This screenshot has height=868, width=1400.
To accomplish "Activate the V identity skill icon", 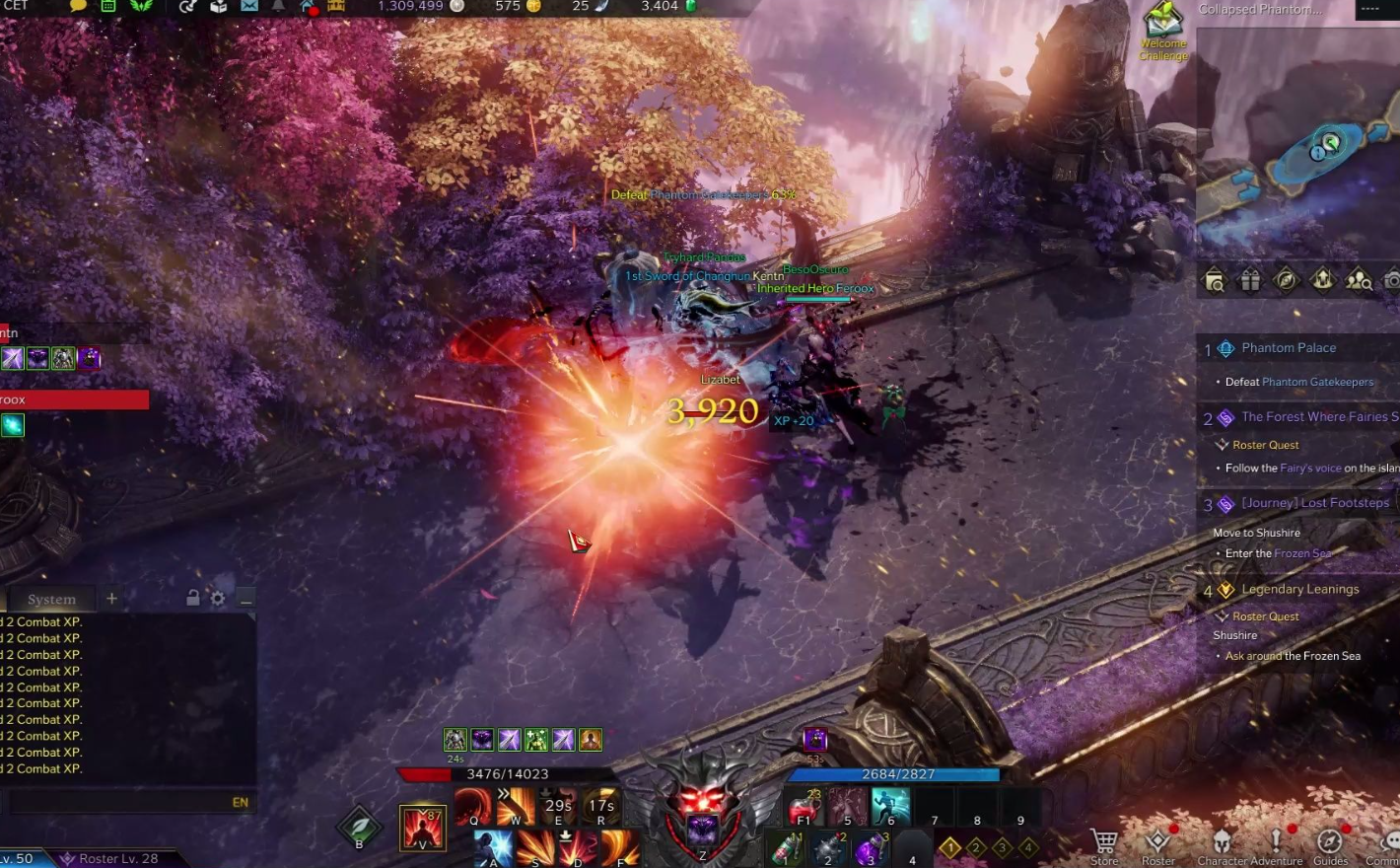I will pos(423,827).
